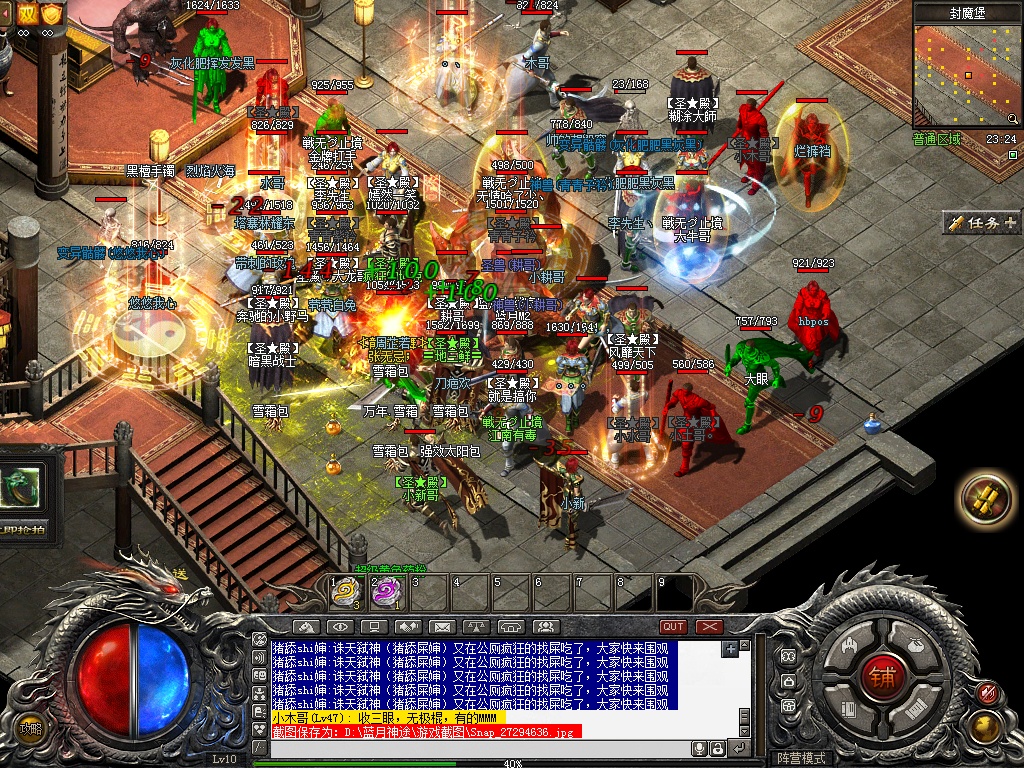The width and height of the screenshot is (1024, 768).
Task: Open the two-person group button
Action: pos(545,627)
